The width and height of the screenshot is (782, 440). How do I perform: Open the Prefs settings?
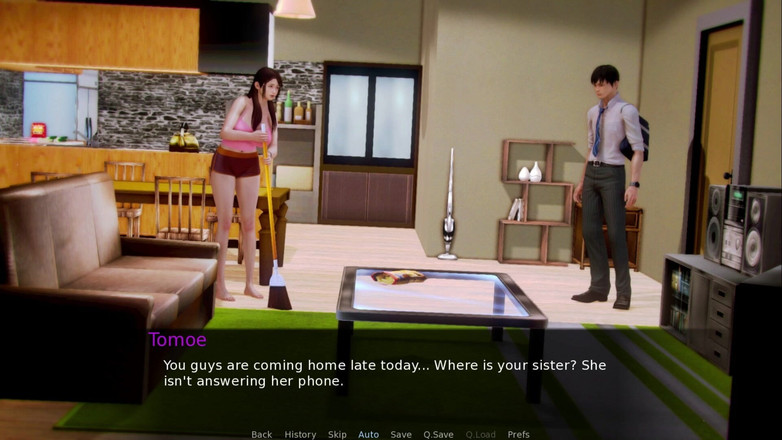[x=518, y=434]
